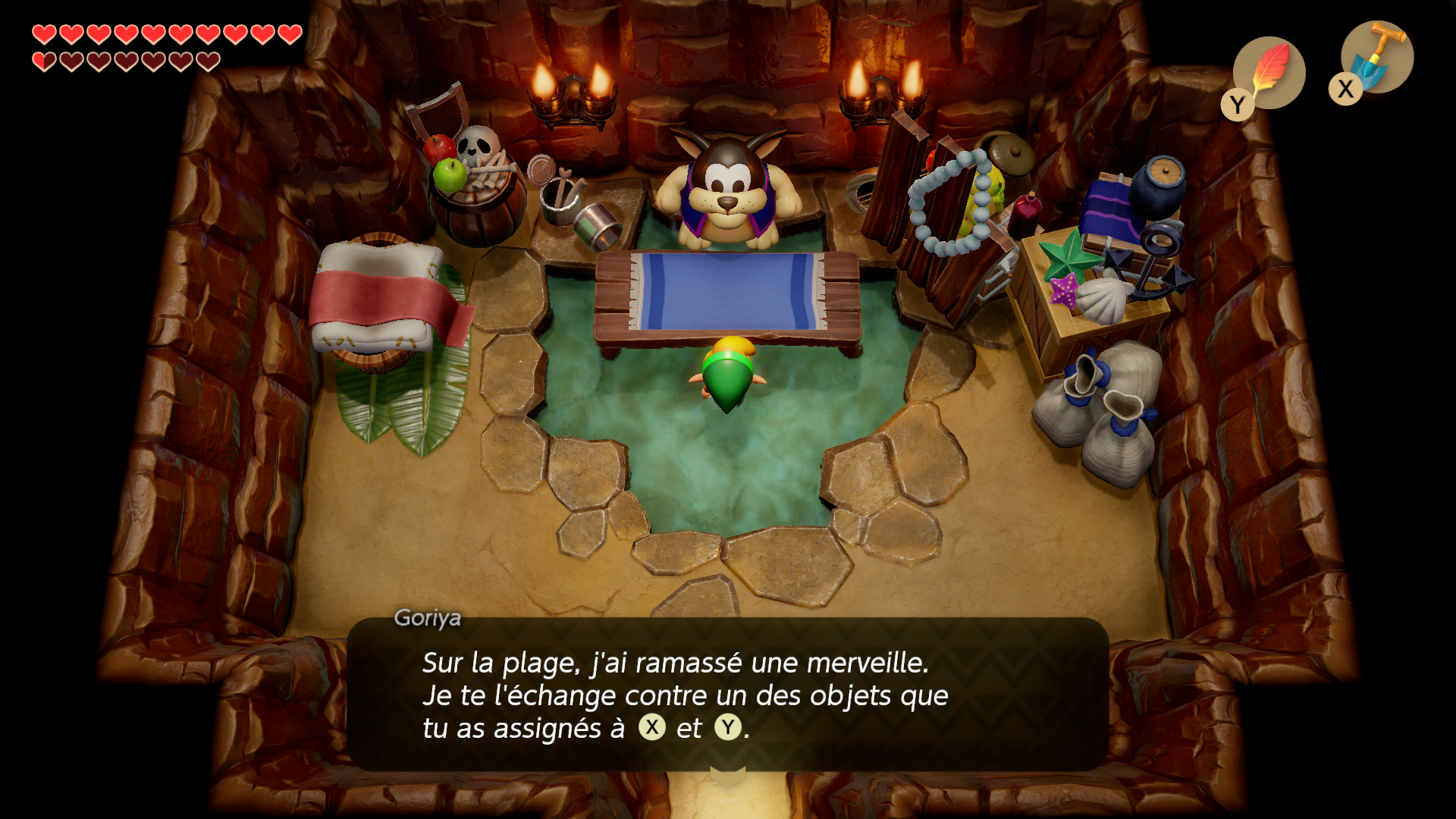Select the shovel item slot
The image size is (1456, 819).
[1376, 57]
